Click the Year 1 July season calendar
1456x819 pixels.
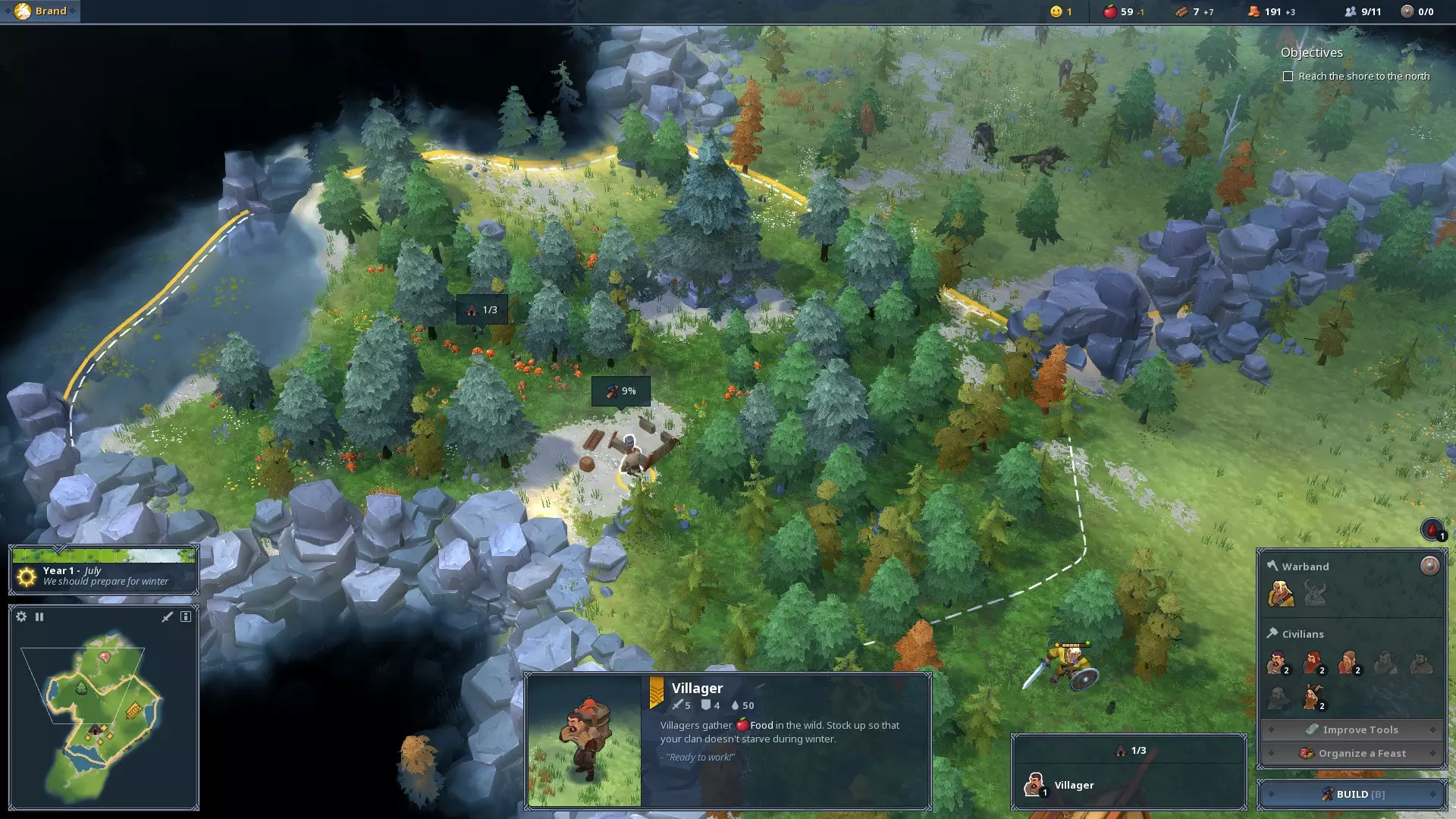point(104,570)
